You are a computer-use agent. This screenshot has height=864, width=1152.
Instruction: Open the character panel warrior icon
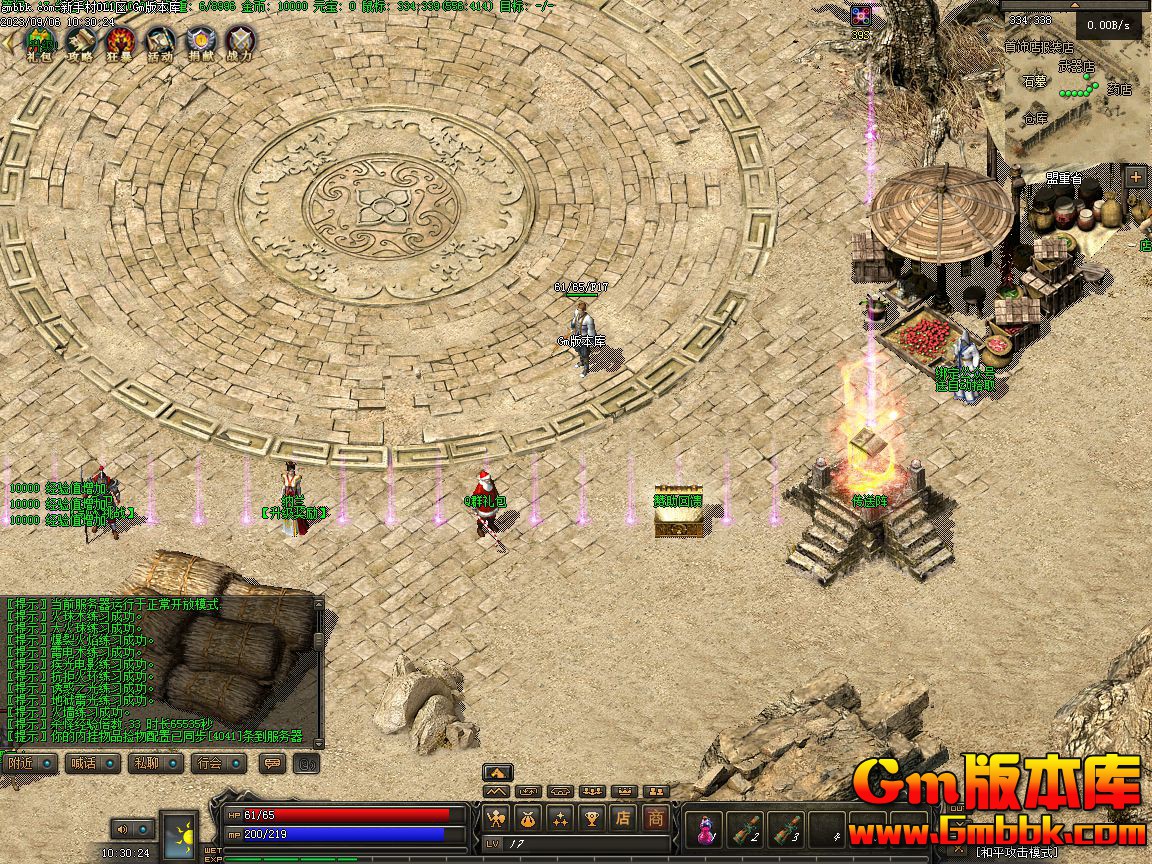pos(496,818)
